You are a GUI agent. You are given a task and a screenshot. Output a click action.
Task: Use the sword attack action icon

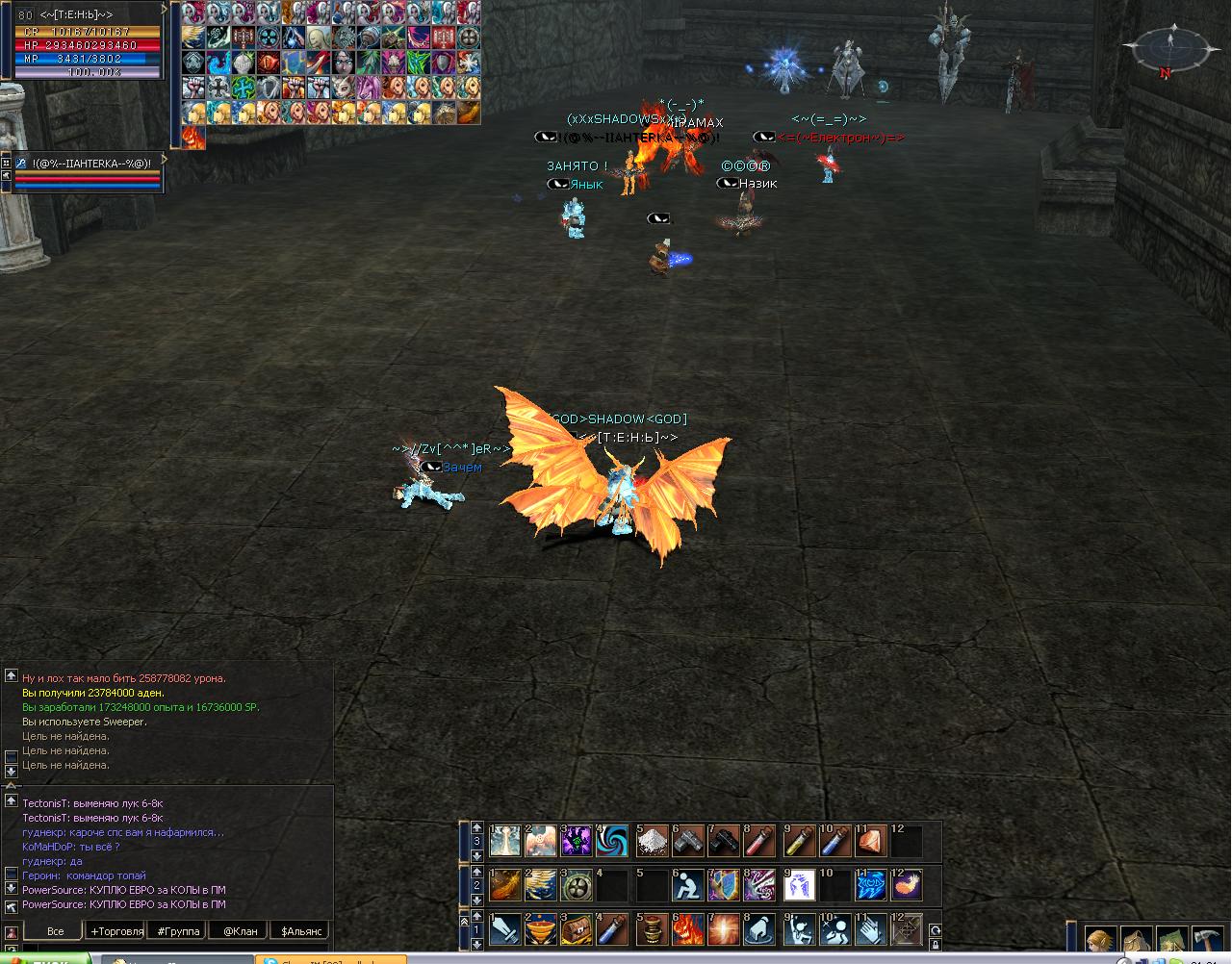505,930
